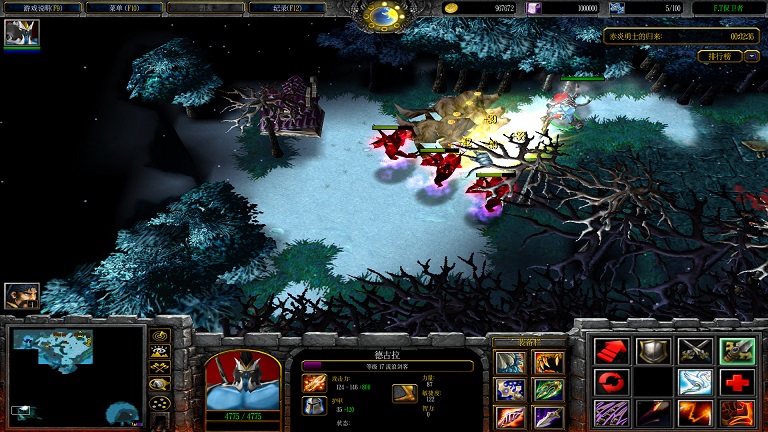This screenshot has height=432, width=768.
Task: Use the green ring item in inventory
Action: click(x=548, y=388)
